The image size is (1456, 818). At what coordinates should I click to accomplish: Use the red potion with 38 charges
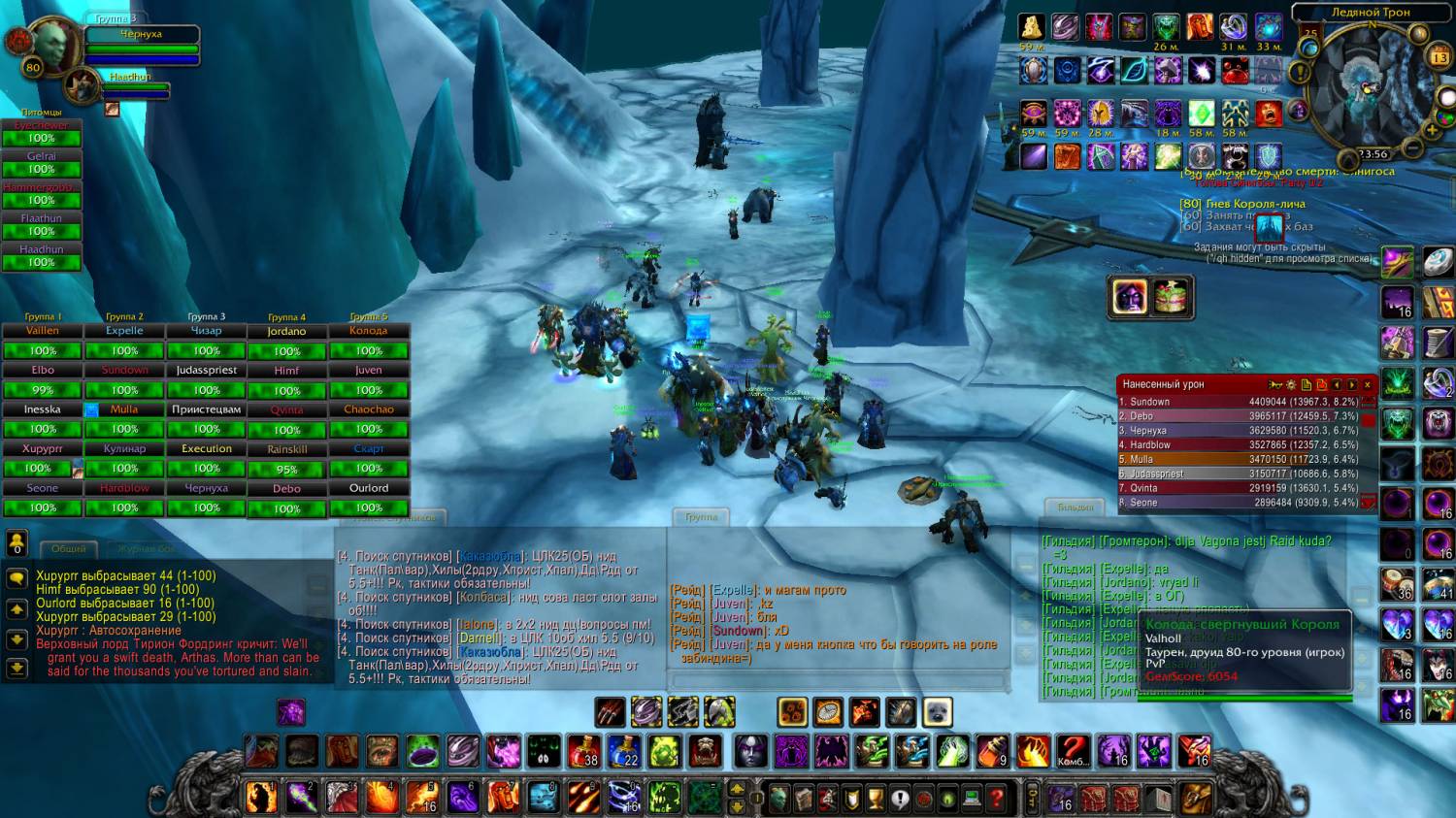[584, 751]
